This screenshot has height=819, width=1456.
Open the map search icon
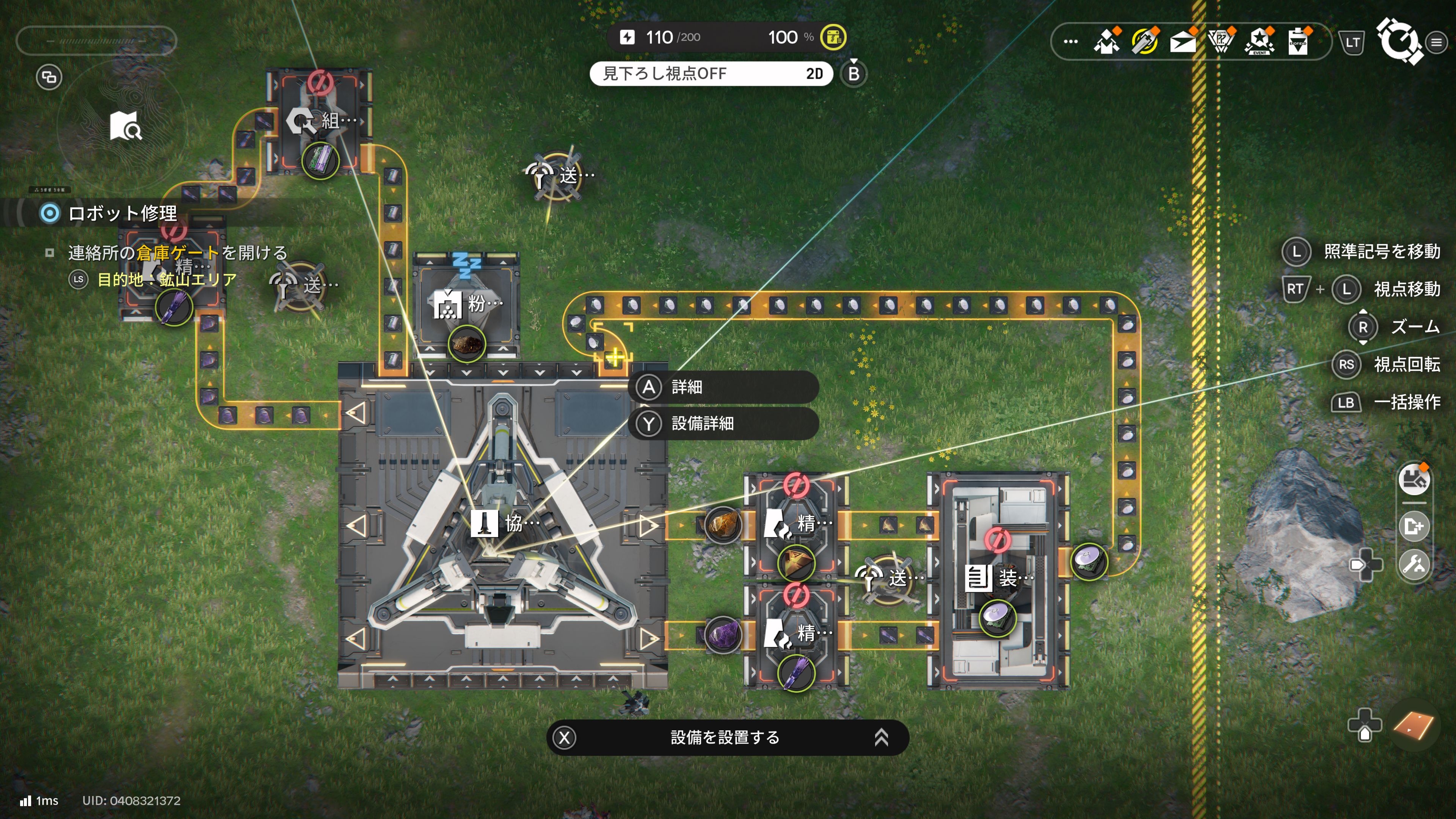click(126, 126)
